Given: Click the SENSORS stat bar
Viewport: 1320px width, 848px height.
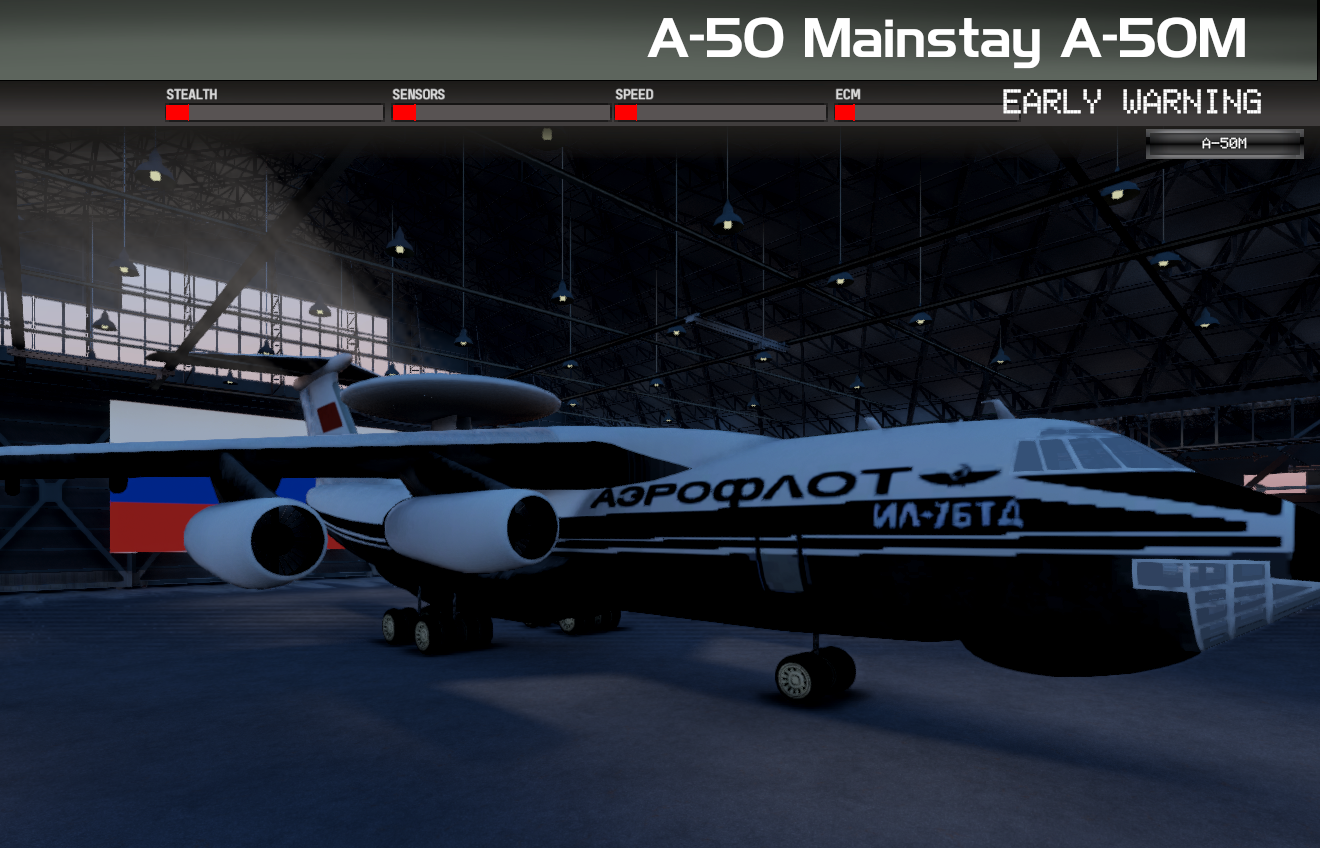Looking at the screenshot, I should click(x=500, y=112).
